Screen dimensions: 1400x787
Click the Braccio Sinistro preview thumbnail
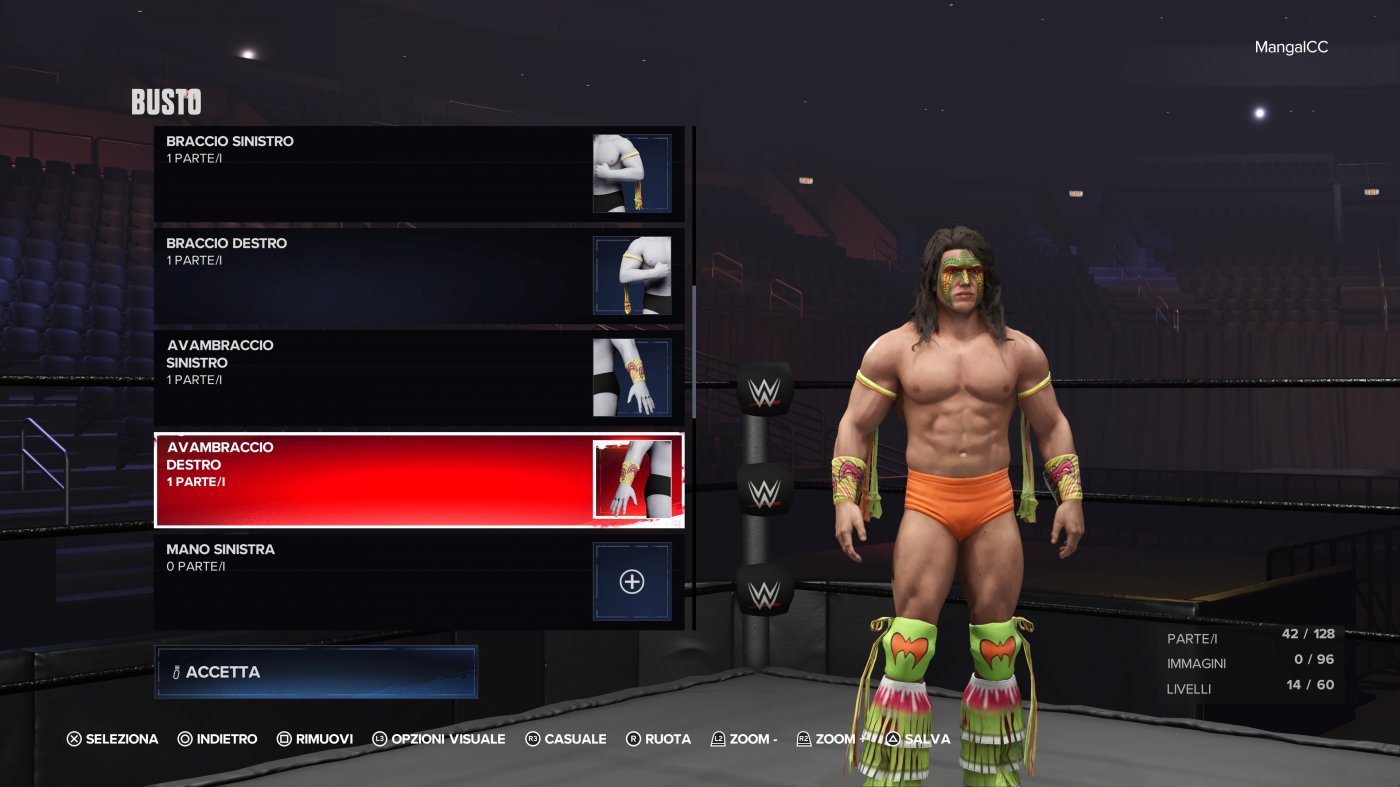(x=631, y=172)
